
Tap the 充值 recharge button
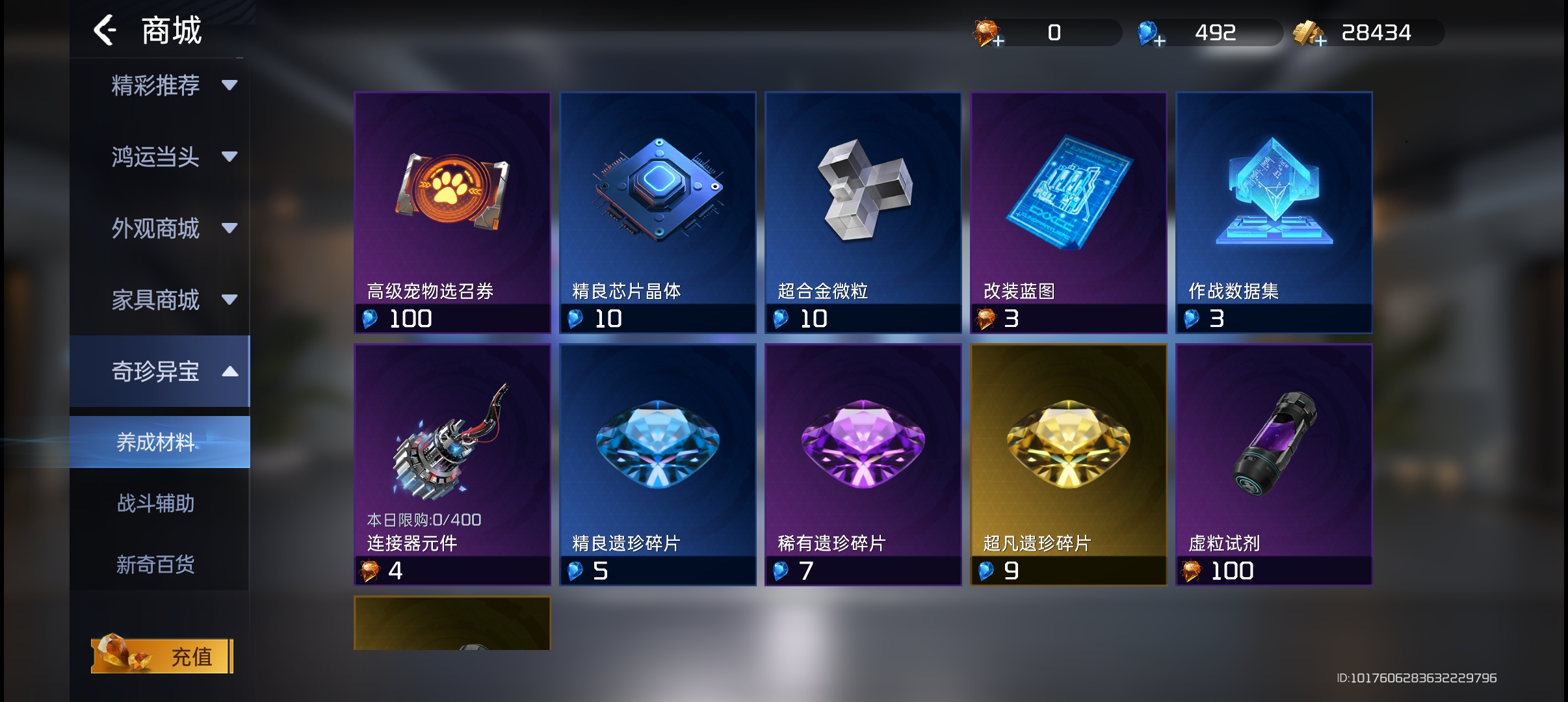tap(163, 656)
